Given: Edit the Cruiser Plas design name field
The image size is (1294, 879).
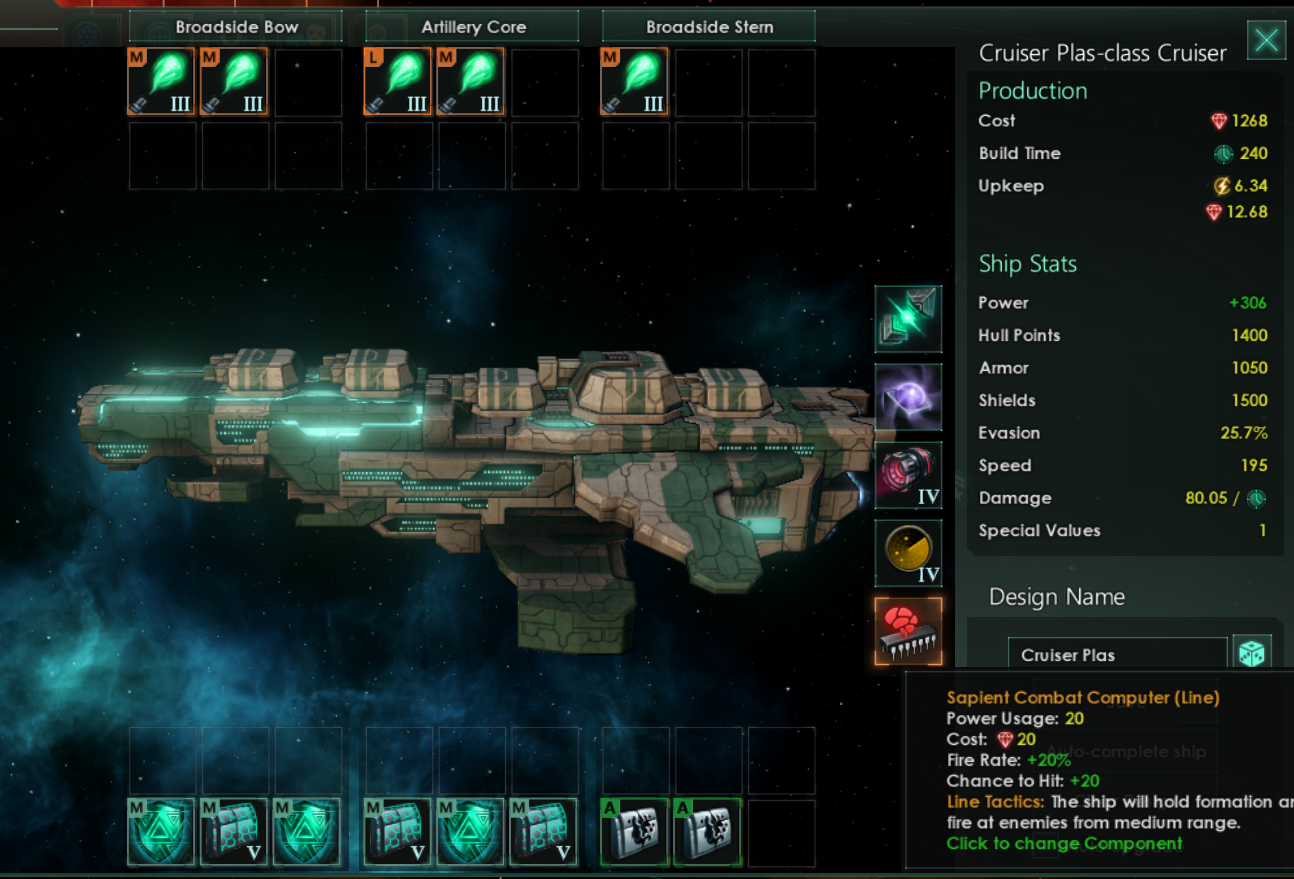Looking at the screenshot, I should 1116,655.
